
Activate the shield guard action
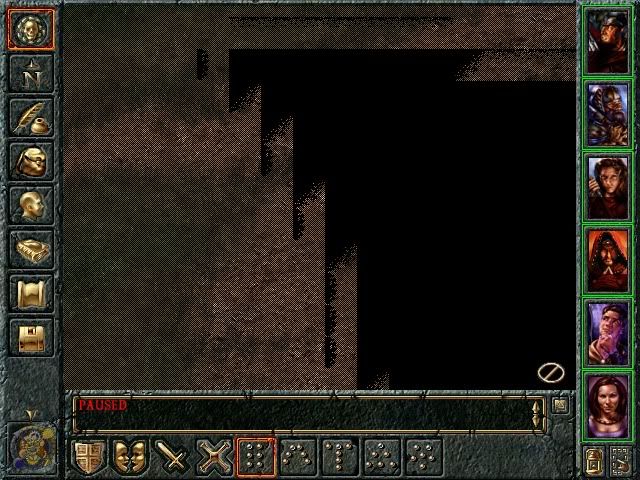88,456
